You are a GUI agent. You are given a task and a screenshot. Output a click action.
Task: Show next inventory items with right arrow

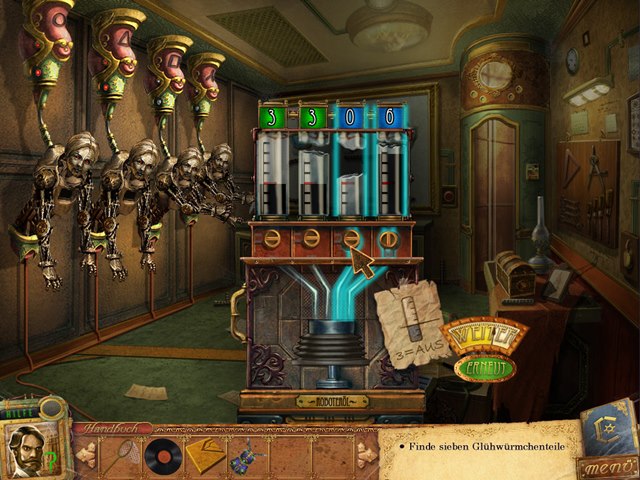click(367, 456)
